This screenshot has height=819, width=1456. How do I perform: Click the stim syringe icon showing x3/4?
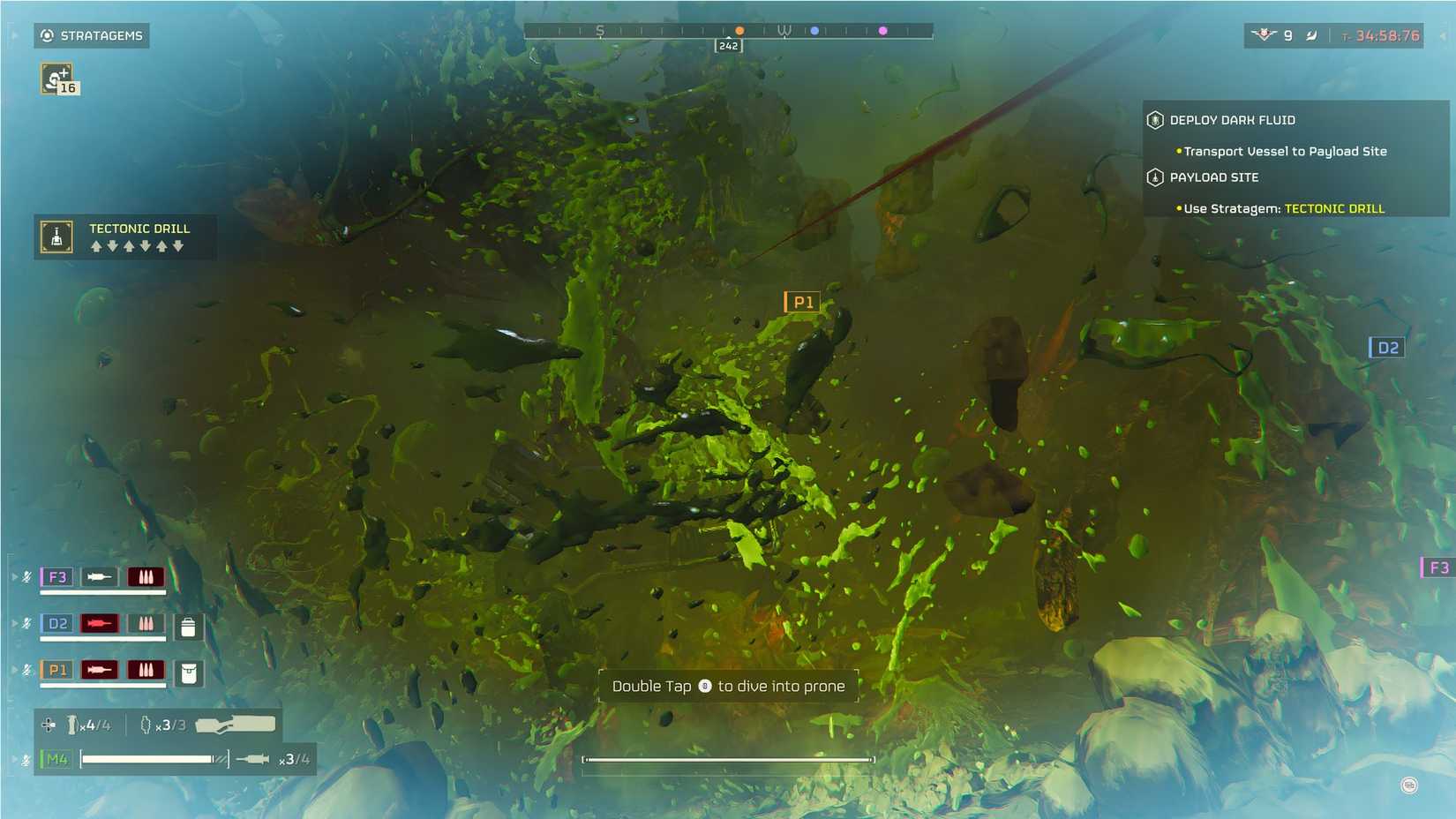click(x=253, y=757)
